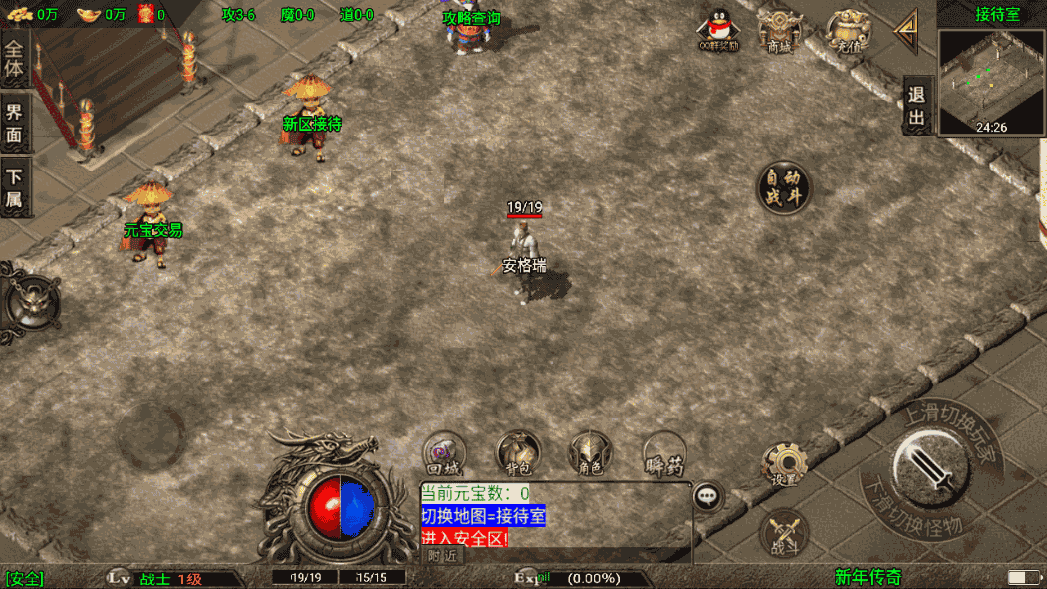Select the 界面 side tab
1047x589 pixels.
click(15, 124)
